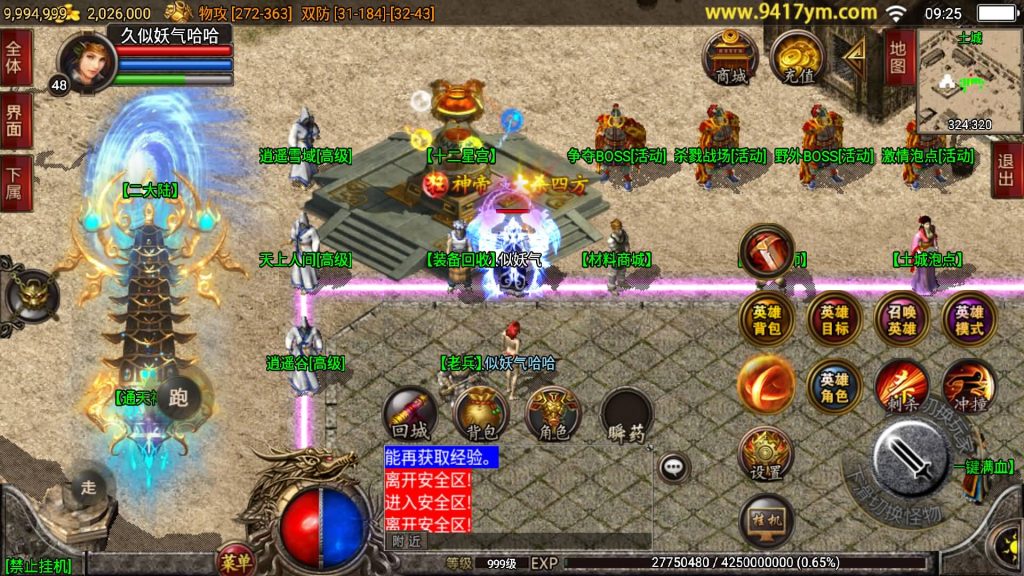
Task: Open the 设置 settings button
Action: tap(767, 455)
